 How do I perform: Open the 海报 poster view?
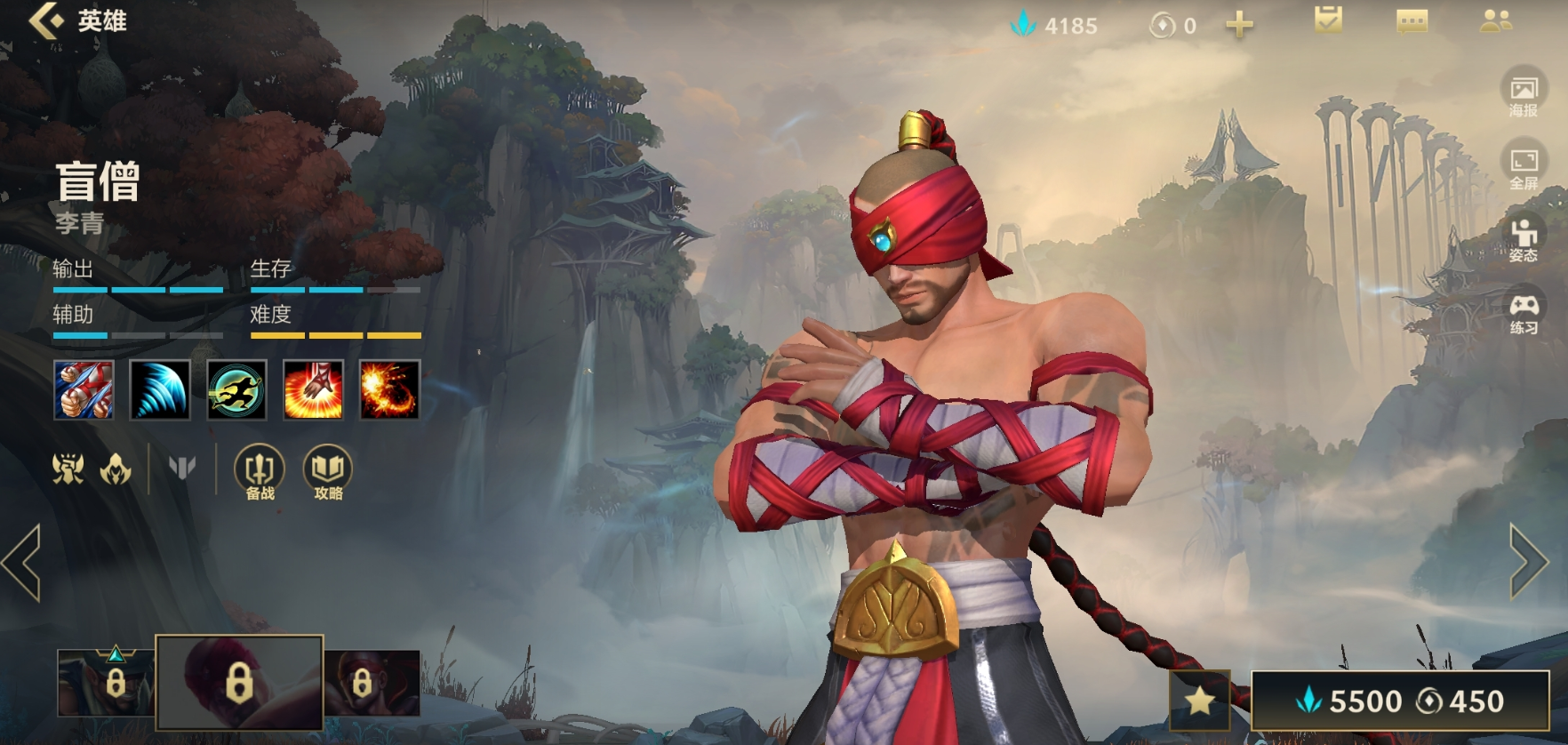tap(1524, 94)
